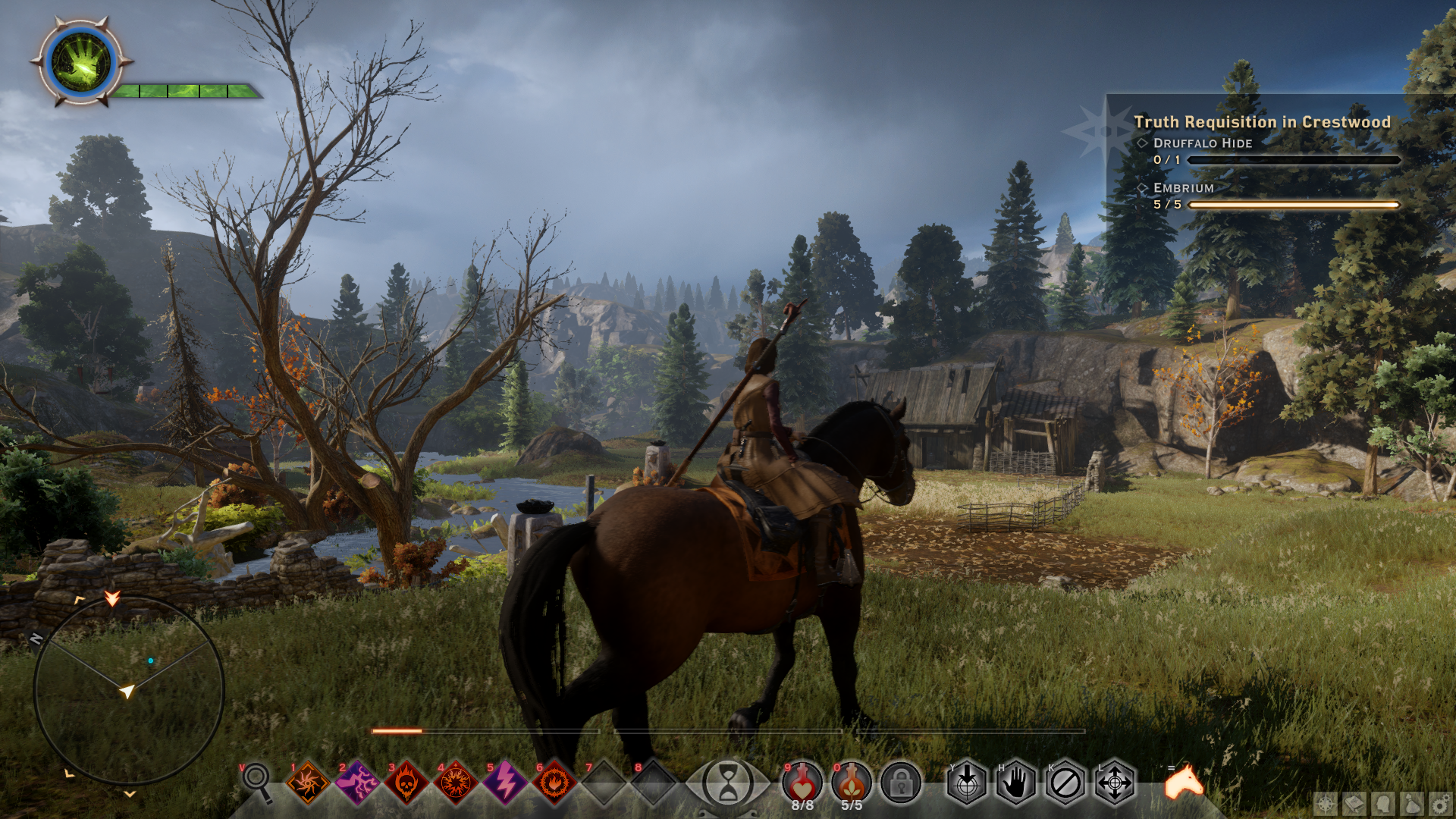Drink the red heart health potion
1456x819 pixels.
802,783
